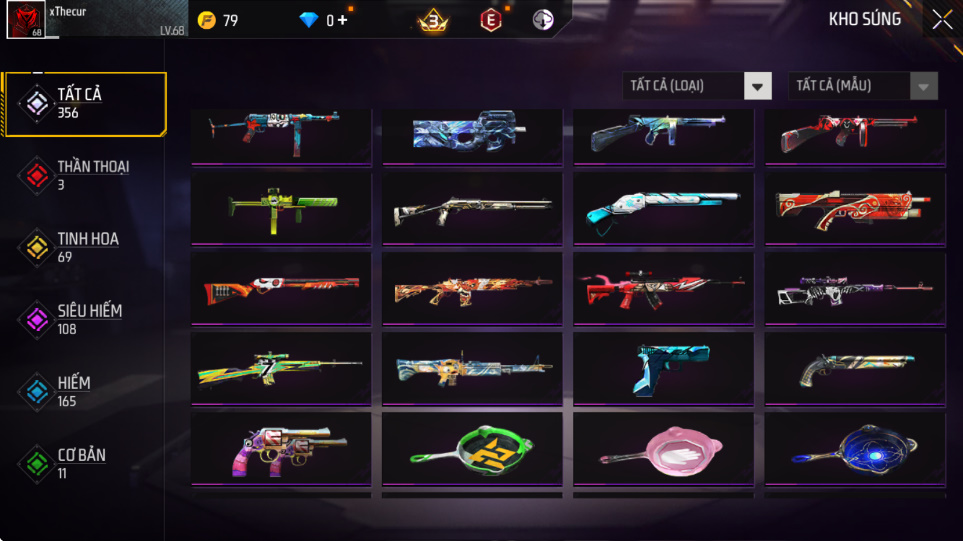This screenshot has height=541, width=963.
Task: Pick the pink and purple revolver skin
Action: (281, 450)
